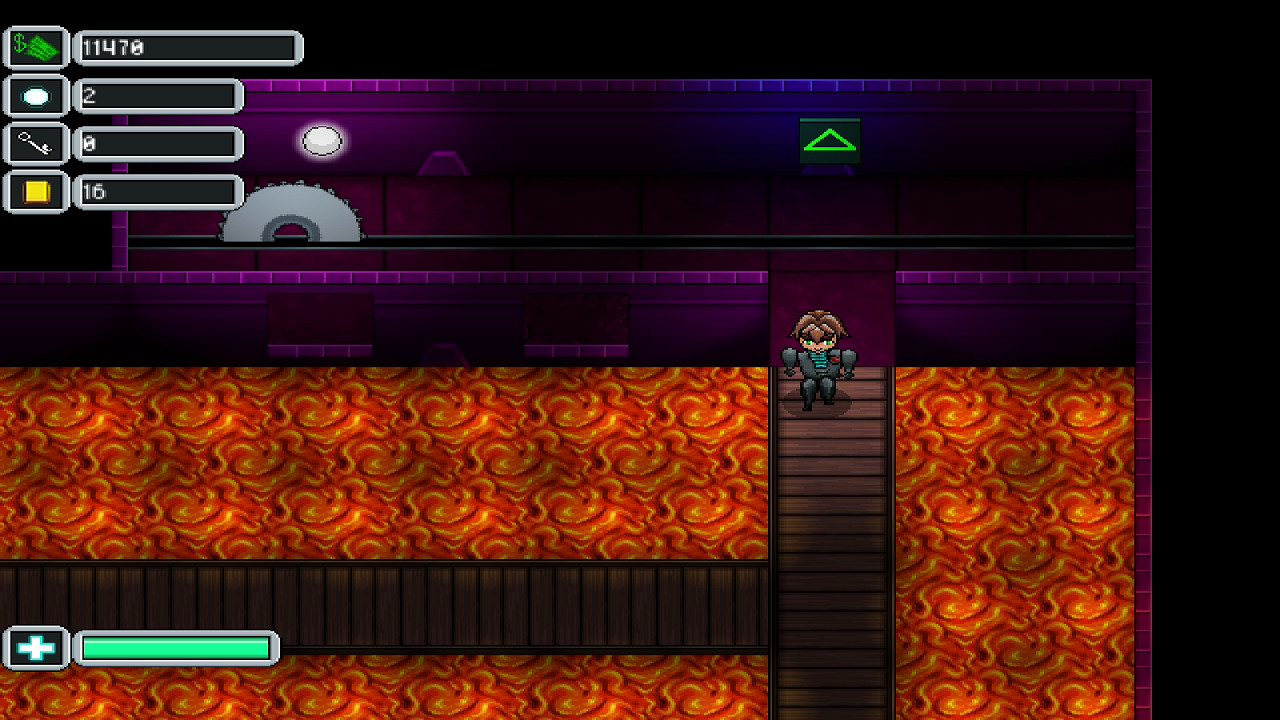Click the health cross icon
The image size is (1280, 720).
34,647
